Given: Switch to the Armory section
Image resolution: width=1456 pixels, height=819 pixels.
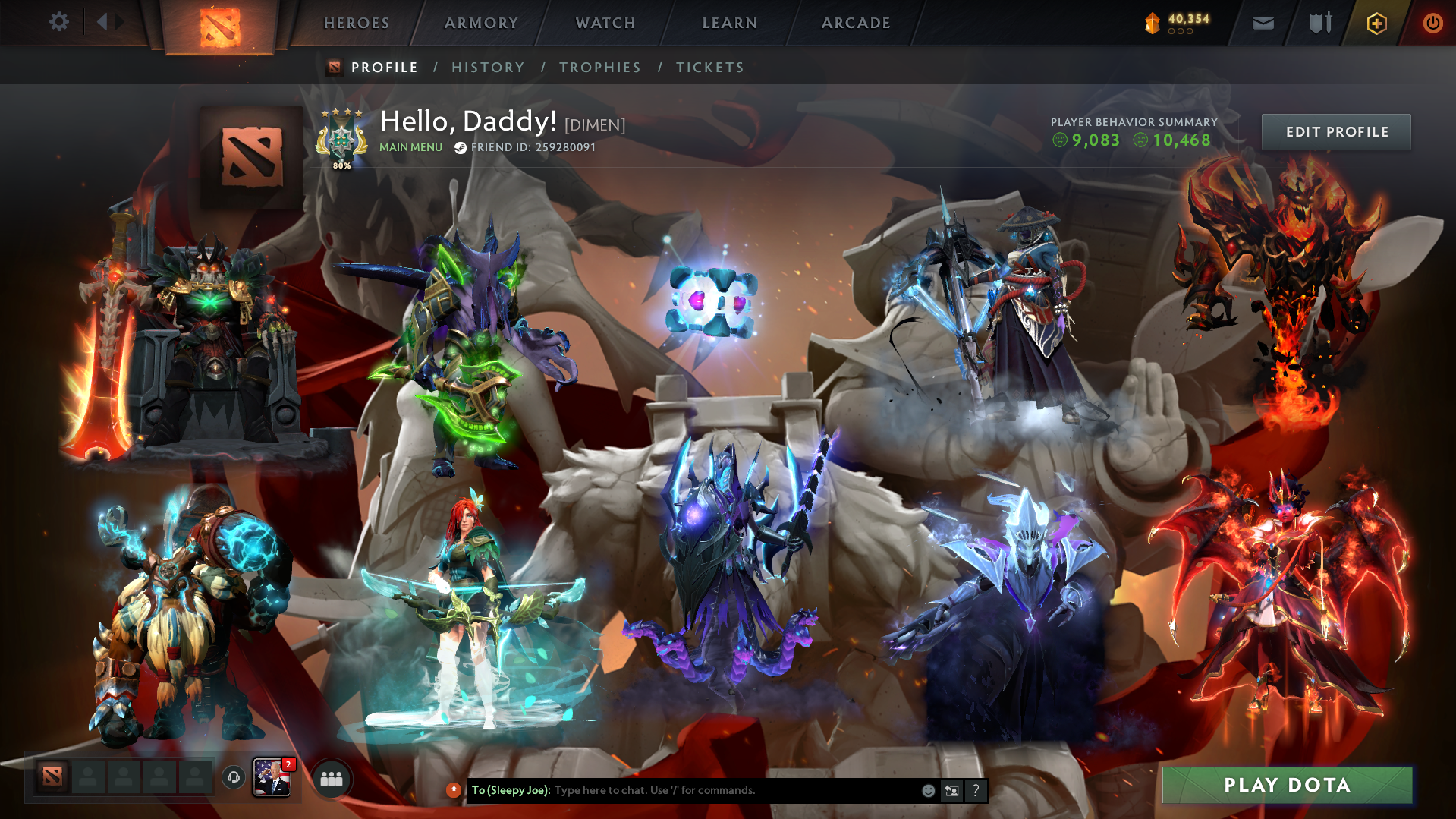Looking at the screenshot, I should pos(481,23).
